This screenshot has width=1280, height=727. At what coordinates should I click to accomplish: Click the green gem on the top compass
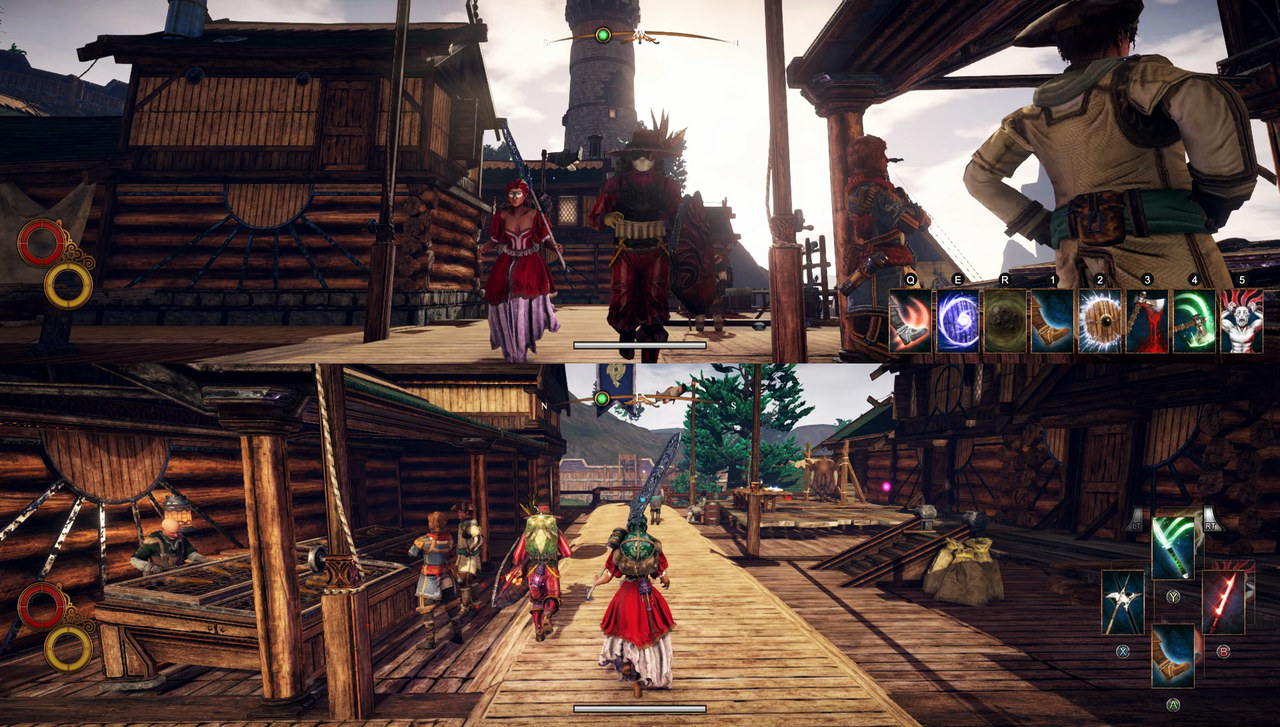pyautogui.click(x=602, y=33)
